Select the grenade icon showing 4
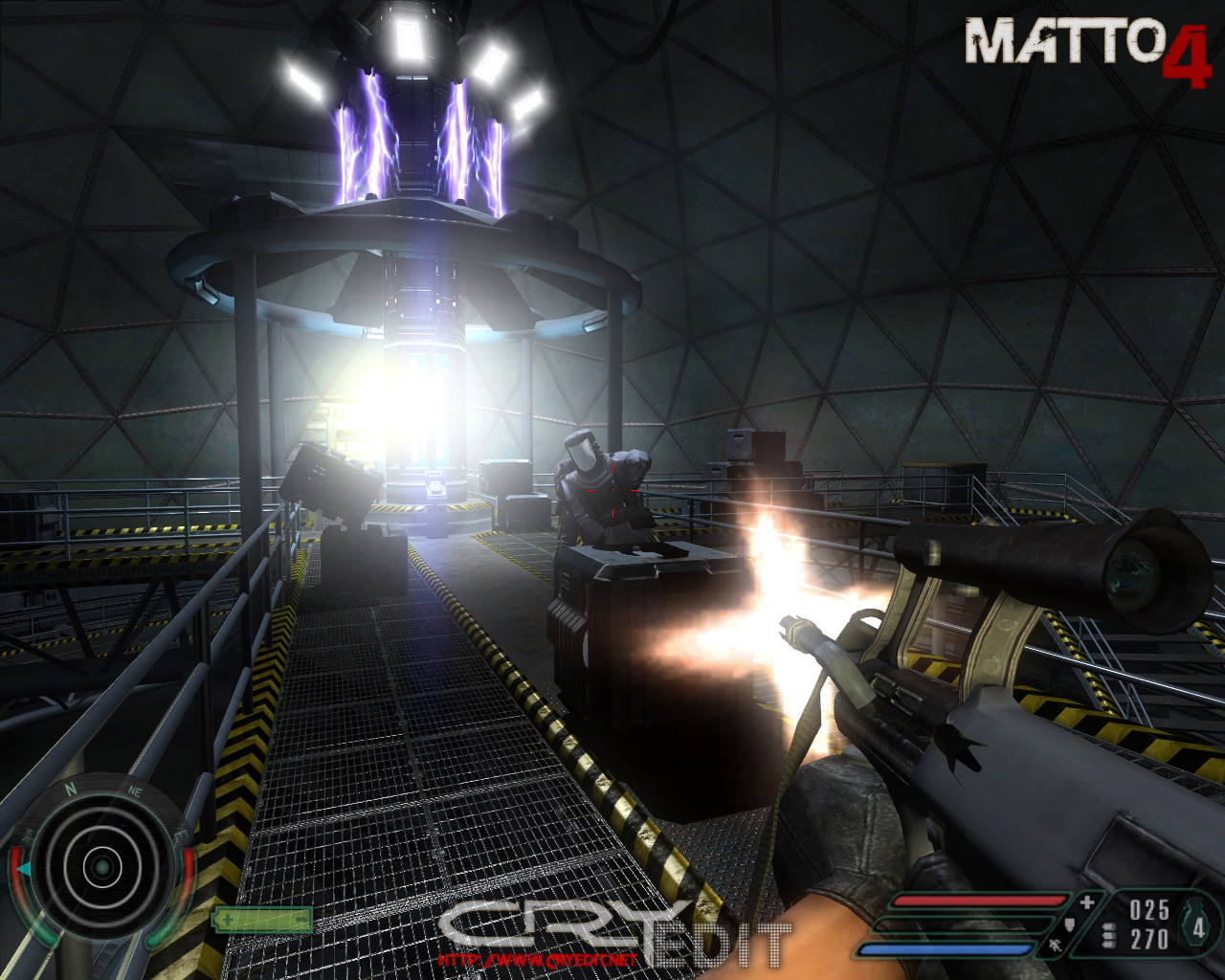 click(x=1197, y=924)
